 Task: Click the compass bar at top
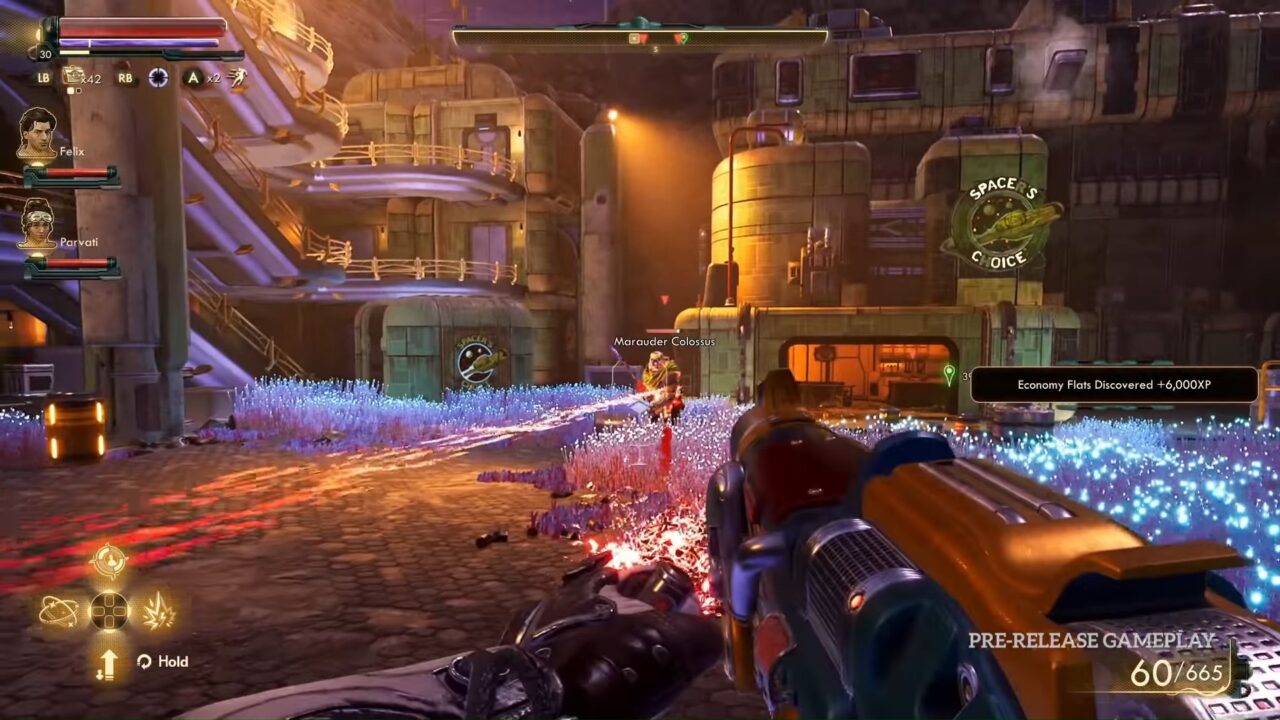[x=640, y=37]
